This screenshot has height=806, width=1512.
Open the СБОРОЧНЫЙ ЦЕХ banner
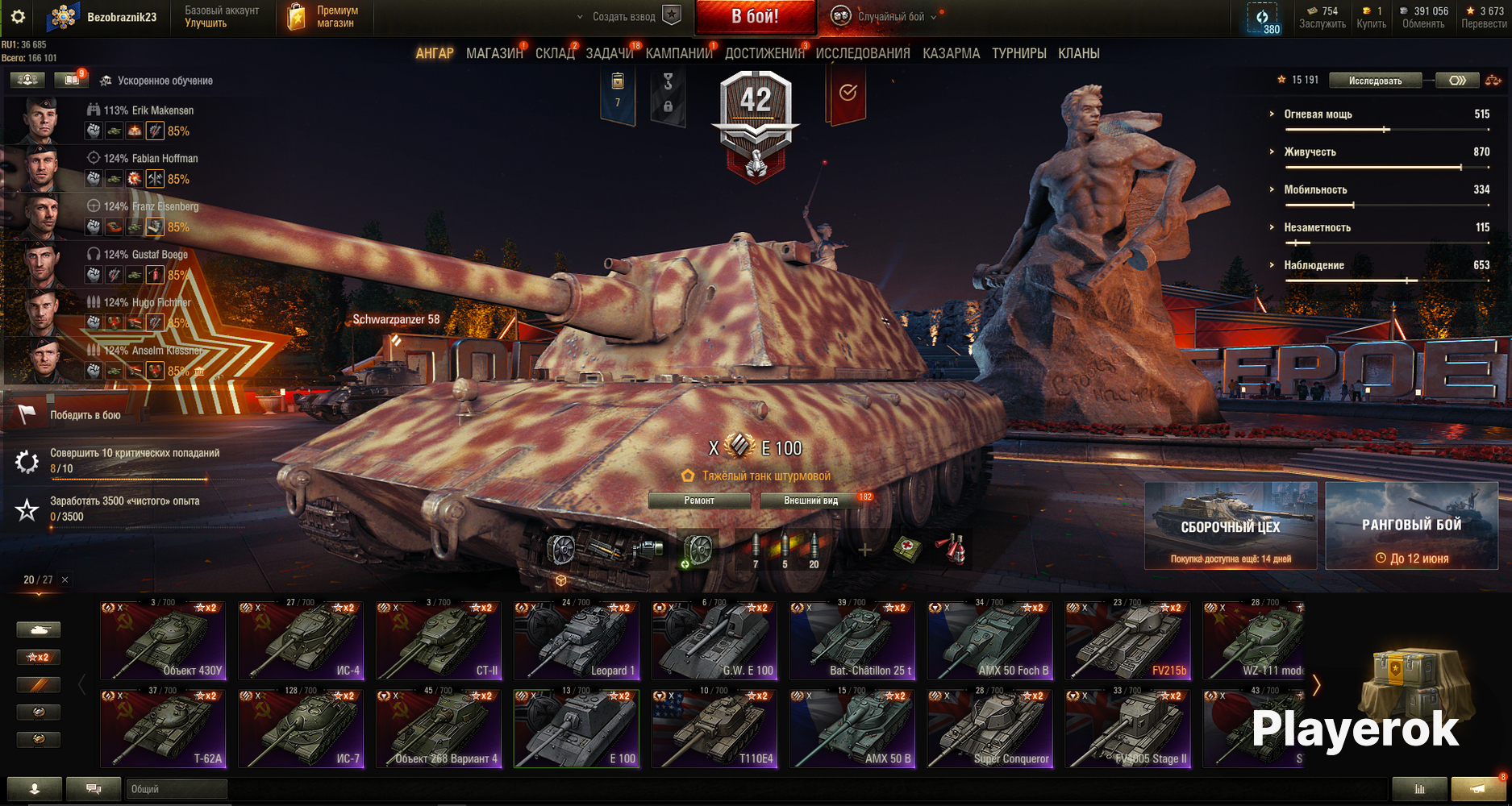pyautogui.click(x=1231, y=526)
